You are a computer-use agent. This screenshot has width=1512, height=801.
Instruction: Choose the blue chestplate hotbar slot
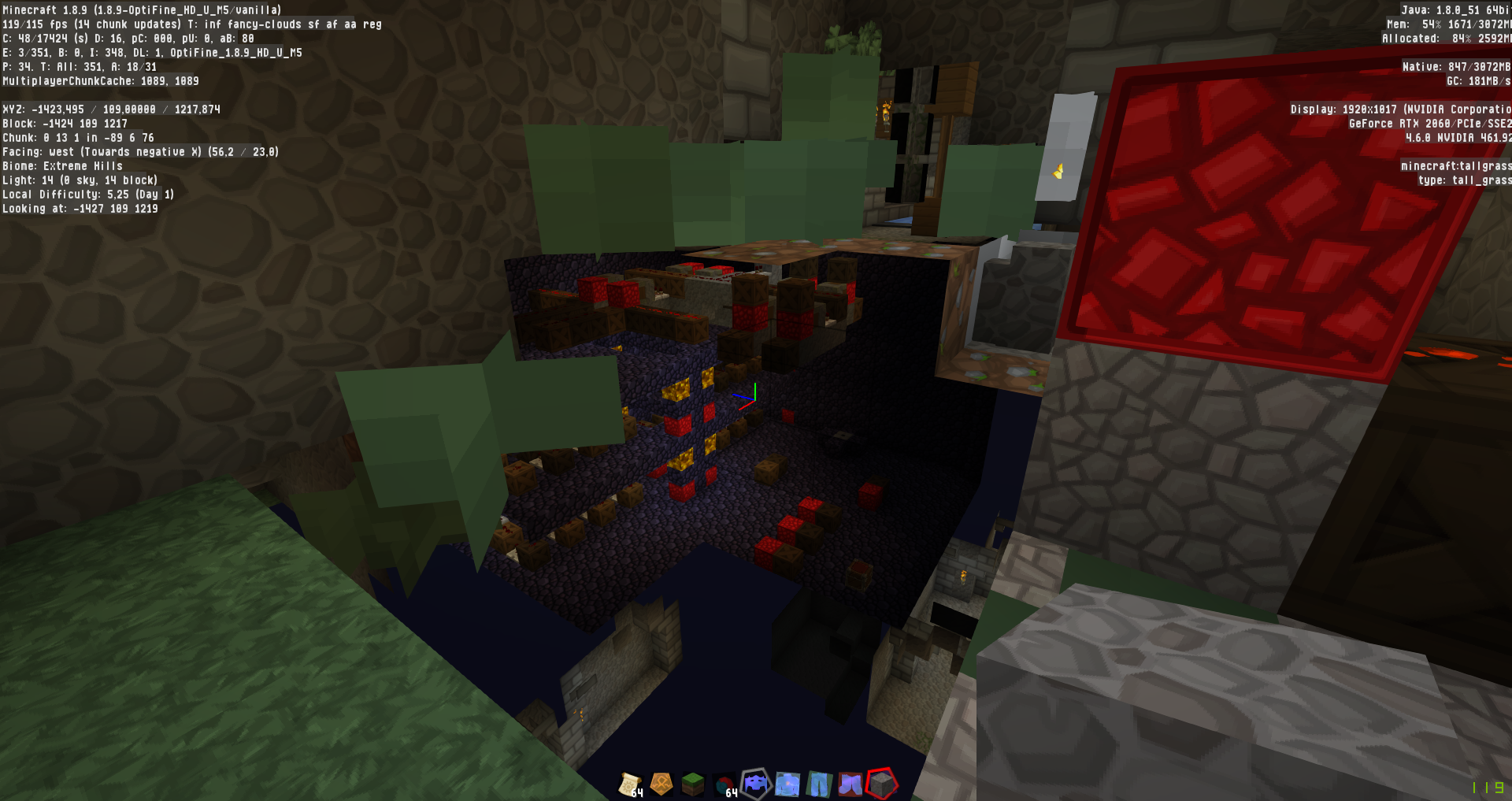787,784
